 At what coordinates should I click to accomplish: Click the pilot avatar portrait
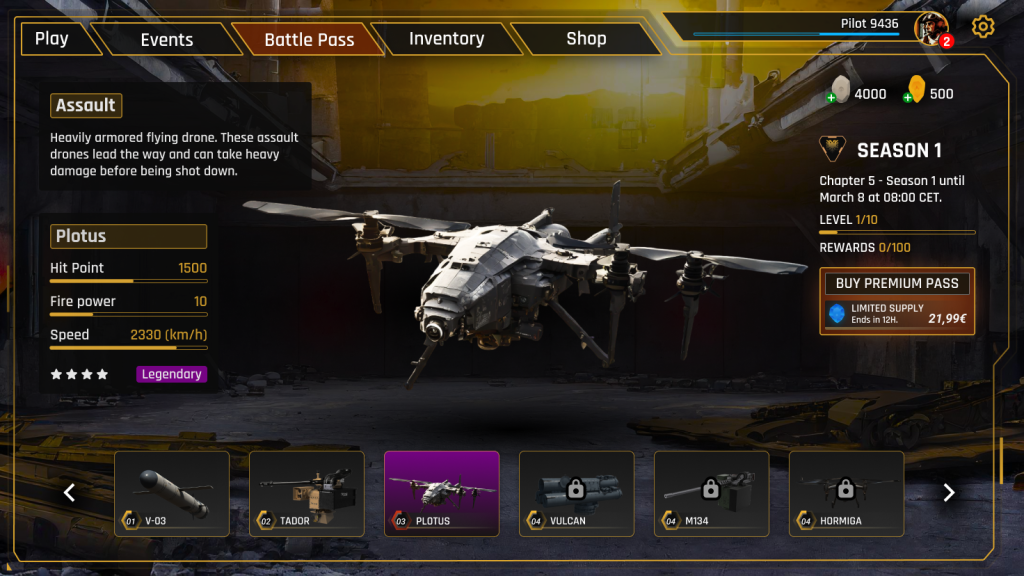coord(930,28)
